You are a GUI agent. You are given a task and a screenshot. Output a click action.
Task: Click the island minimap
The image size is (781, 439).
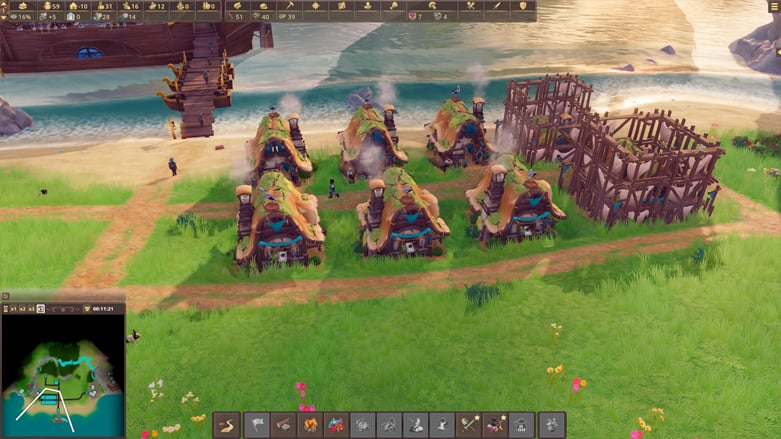coord(62,376)
